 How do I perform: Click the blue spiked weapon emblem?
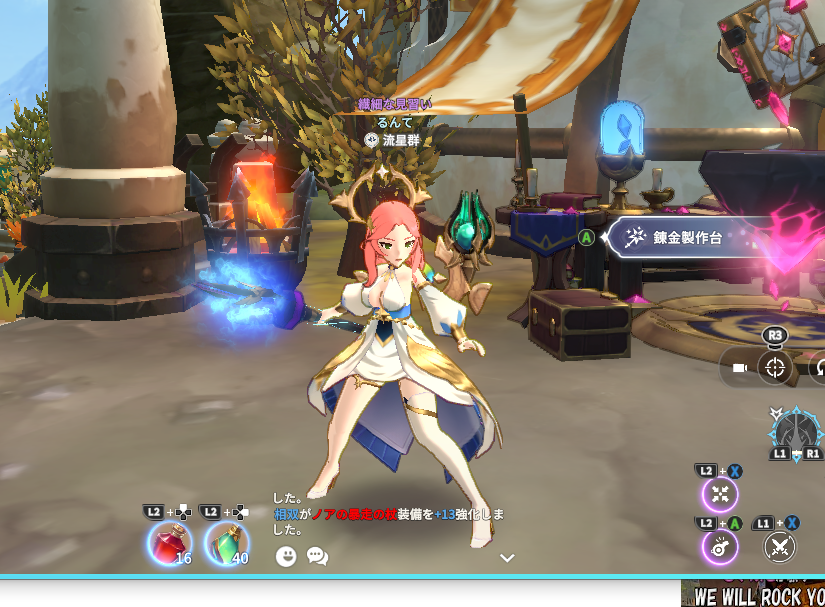(x=796, y=432)
